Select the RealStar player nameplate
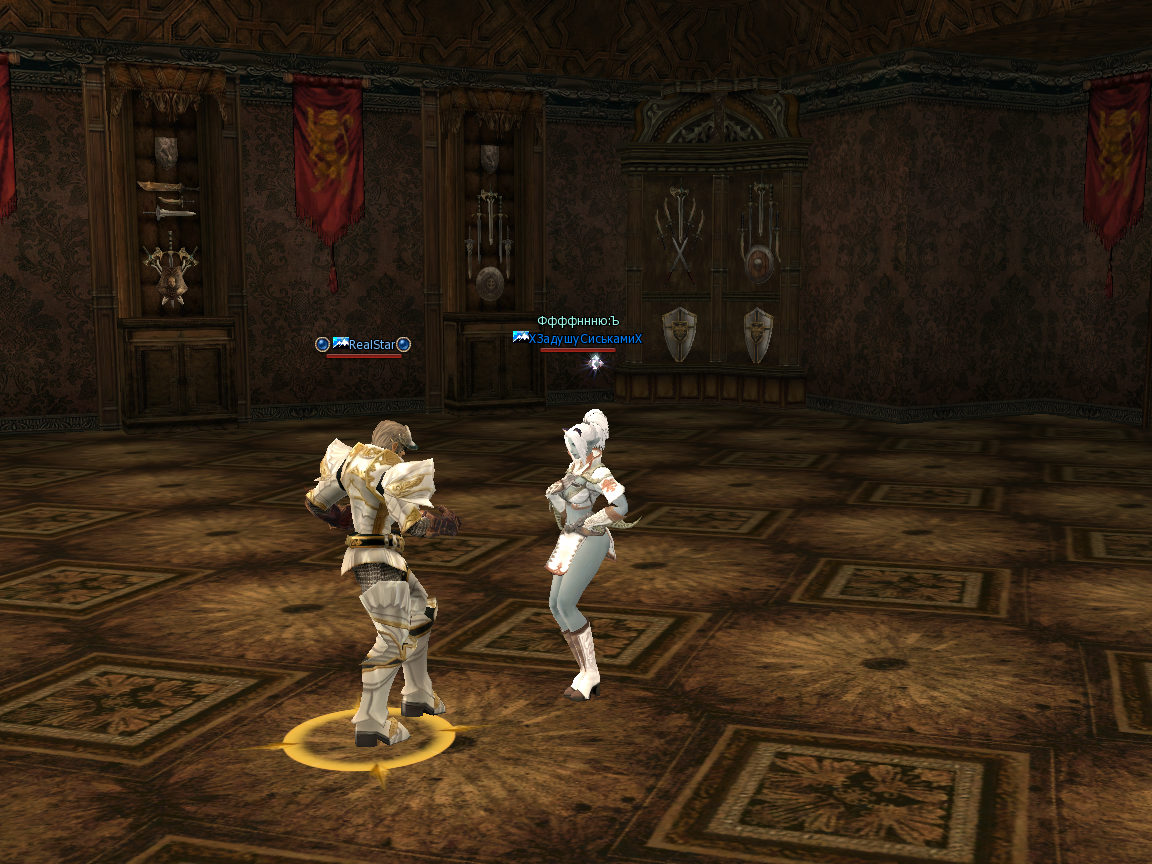1152x864 pixels. 371,345
